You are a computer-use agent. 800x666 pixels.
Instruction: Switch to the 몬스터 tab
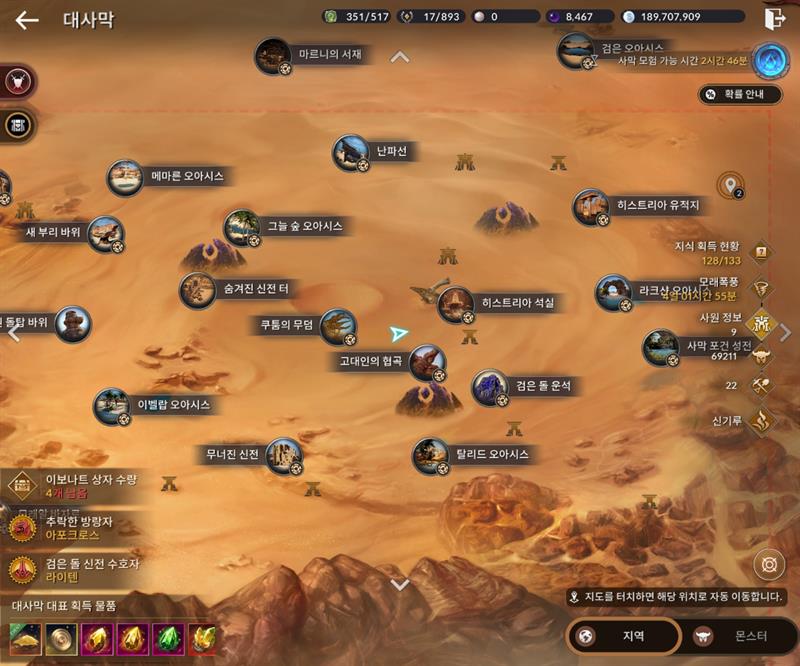point(737,636)
